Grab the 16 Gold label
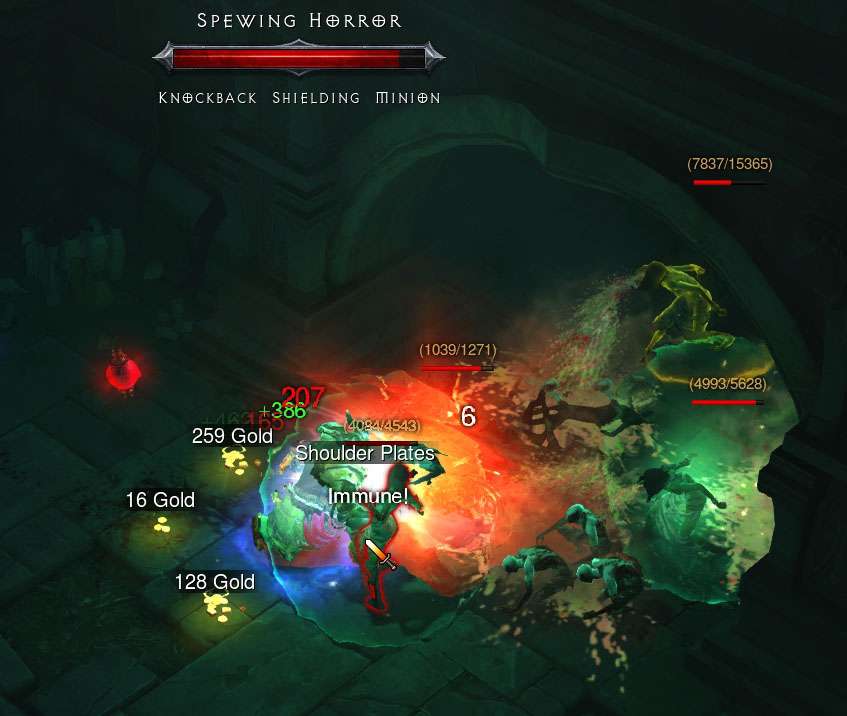 [160, 500]
